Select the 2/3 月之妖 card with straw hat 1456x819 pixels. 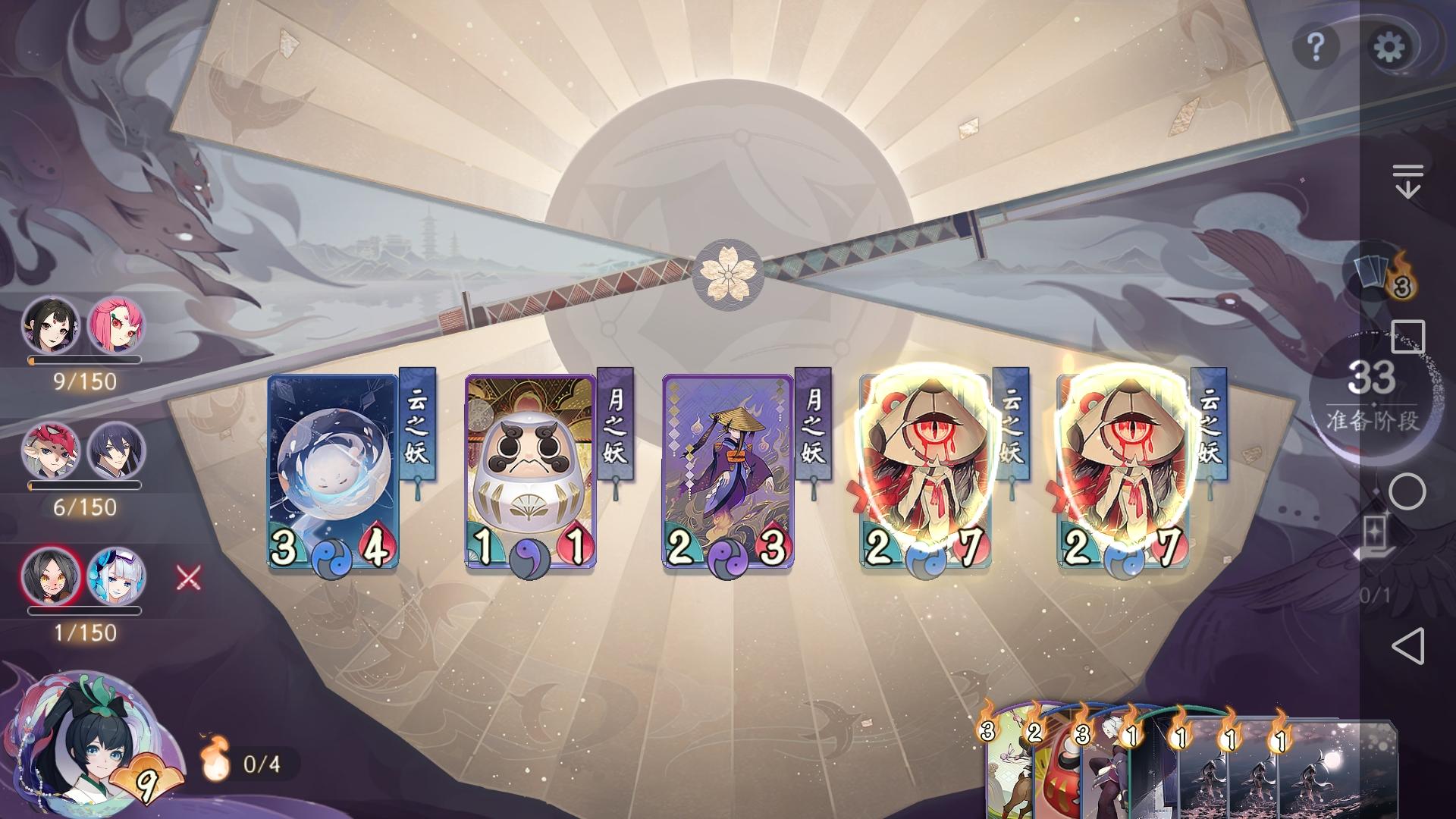728,470
